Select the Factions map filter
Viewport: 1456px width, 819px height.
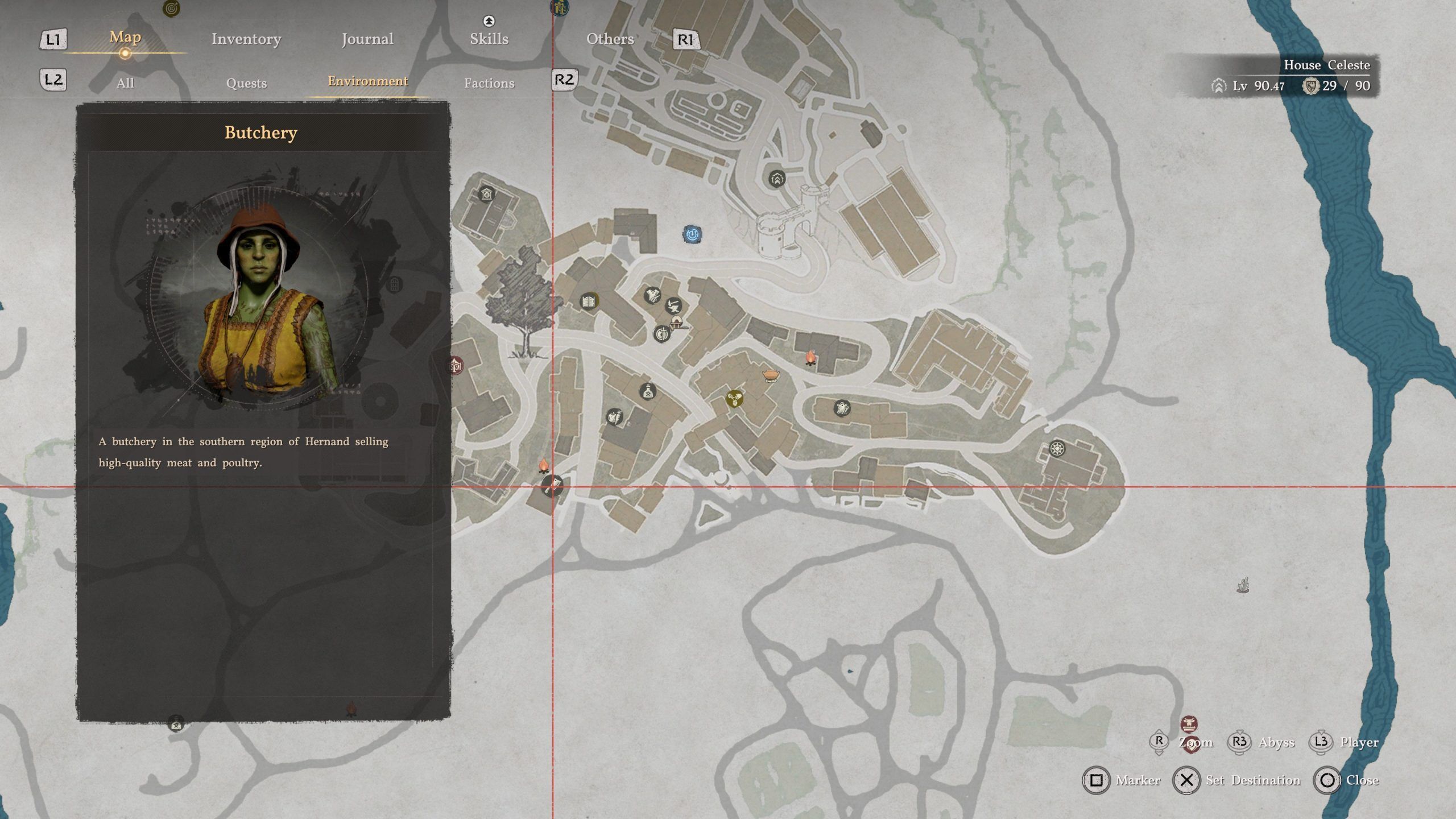pyautogui.click(x=489, y=83)
